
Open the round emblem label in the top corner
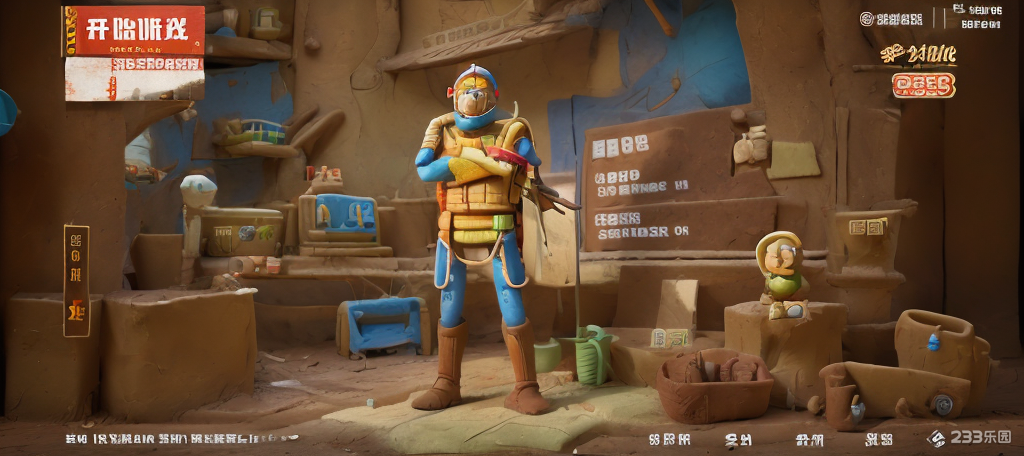click(893, 18)
